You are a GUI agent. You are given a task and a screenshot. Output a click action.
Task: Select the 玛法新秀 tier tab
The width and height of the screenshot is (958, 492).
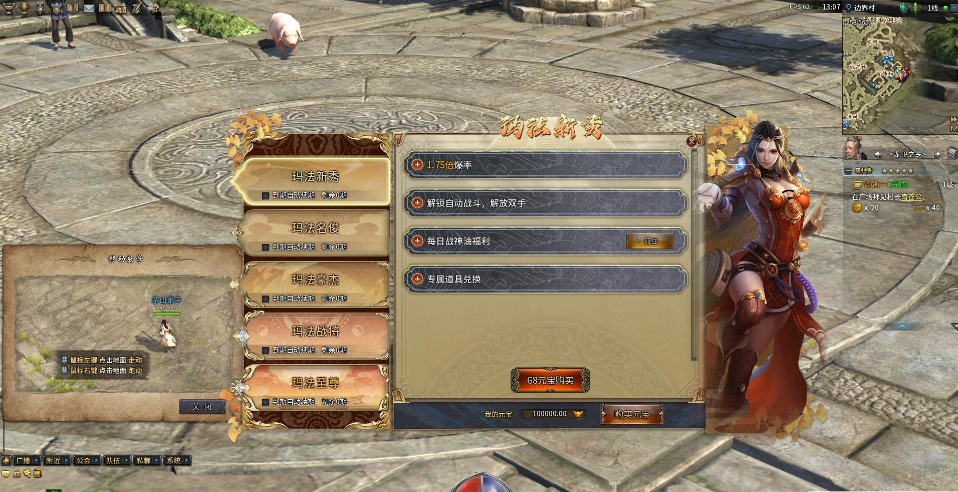[316, 178]
